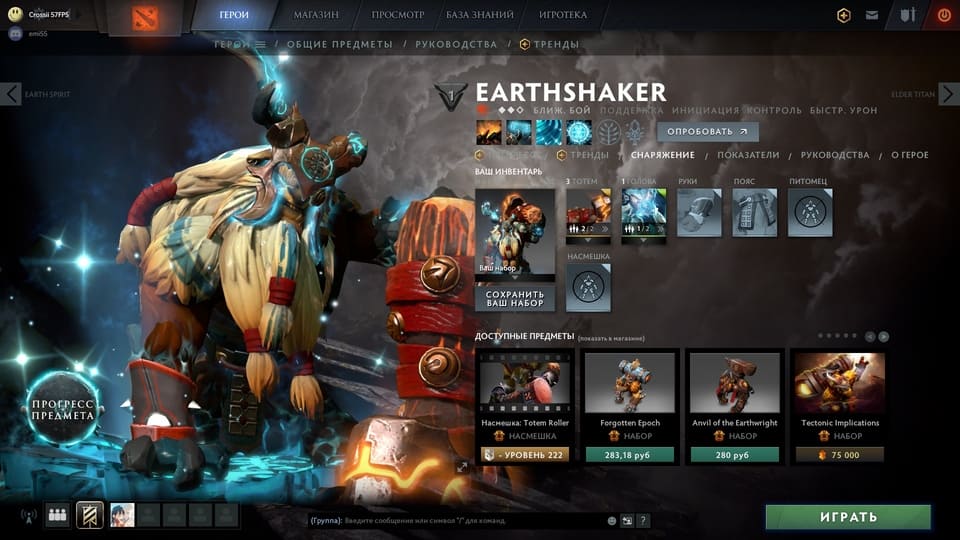Switch to the Руководства hero tab
Image resolution: width=960 pixels, height=540 pixels.
(835, 155)
